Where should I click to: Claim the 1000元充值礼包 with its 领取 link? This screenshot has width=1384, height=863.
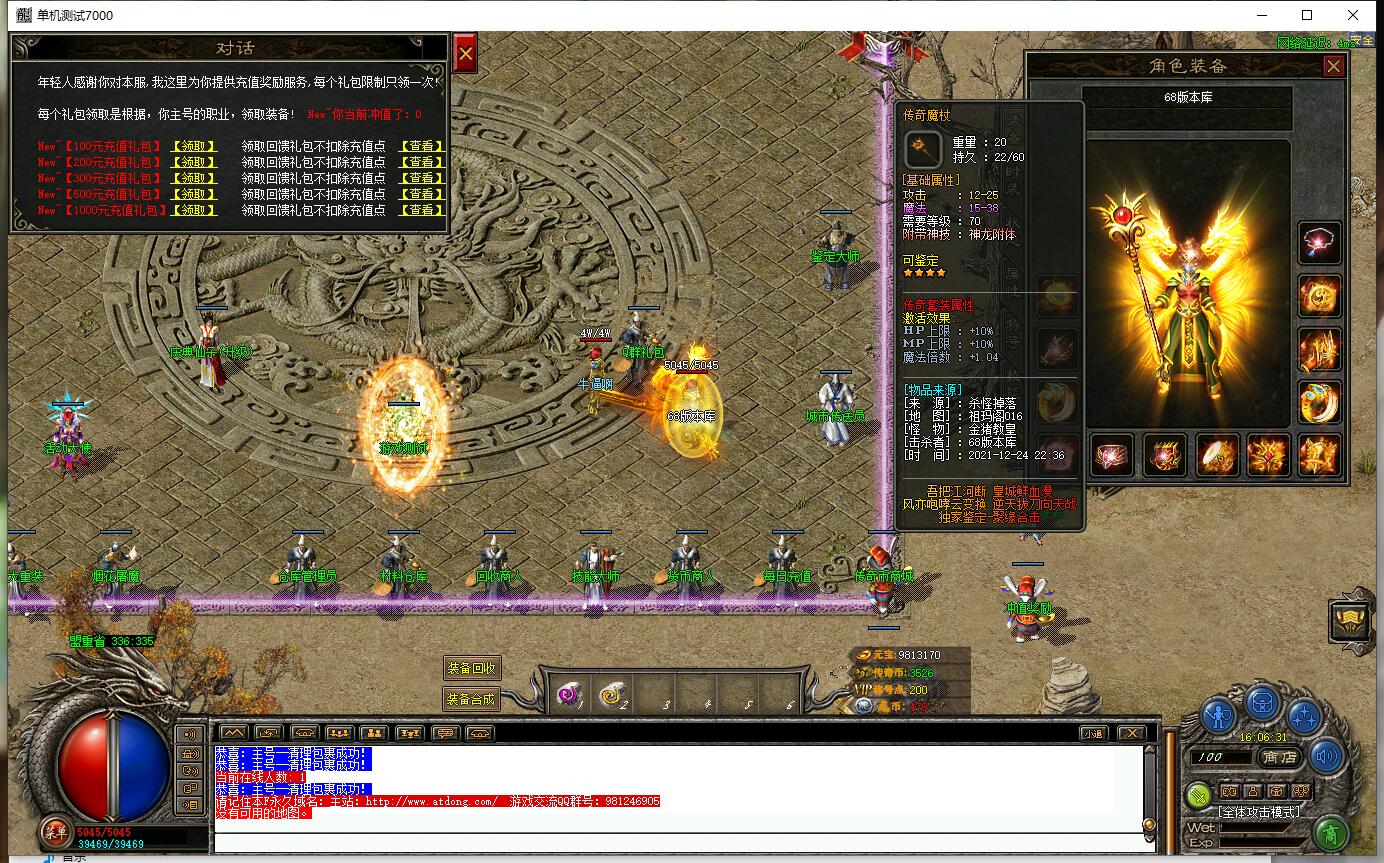[194, 210]
